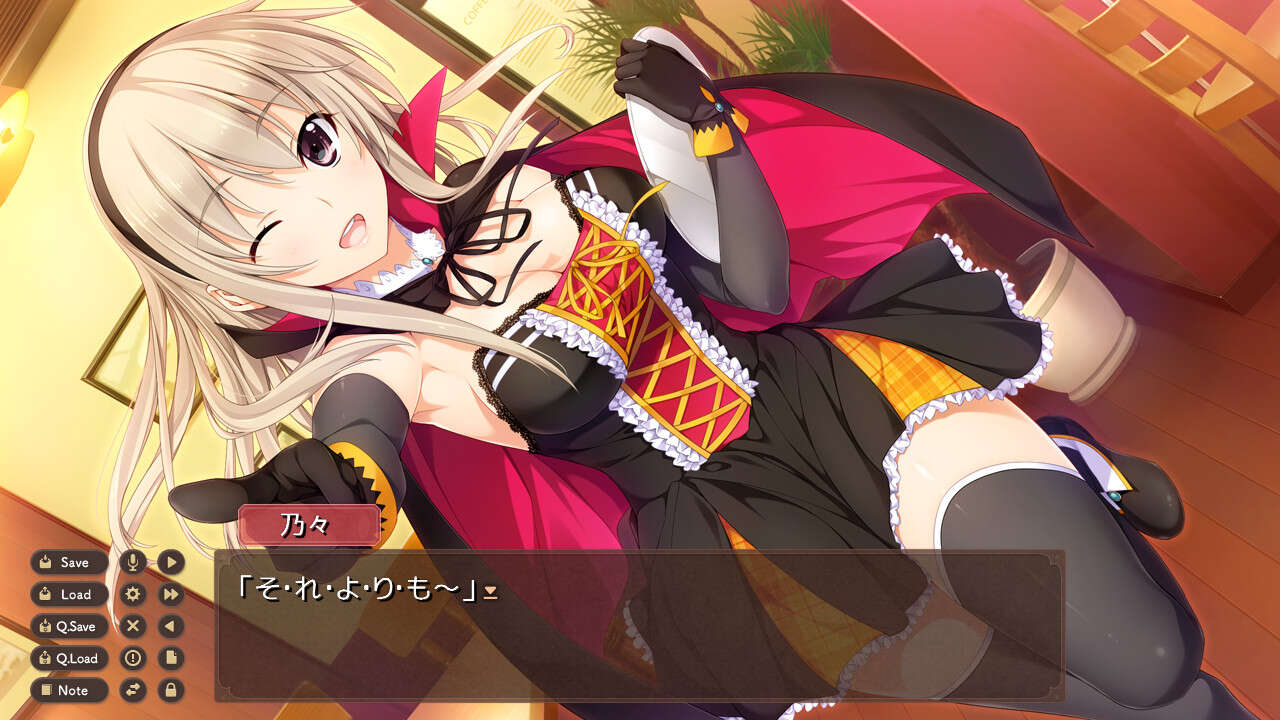The width and height of the screenshot is (1280, 720).
Task: Activate the double-arrow fast-forward skip icon
Action: point(171,594)
